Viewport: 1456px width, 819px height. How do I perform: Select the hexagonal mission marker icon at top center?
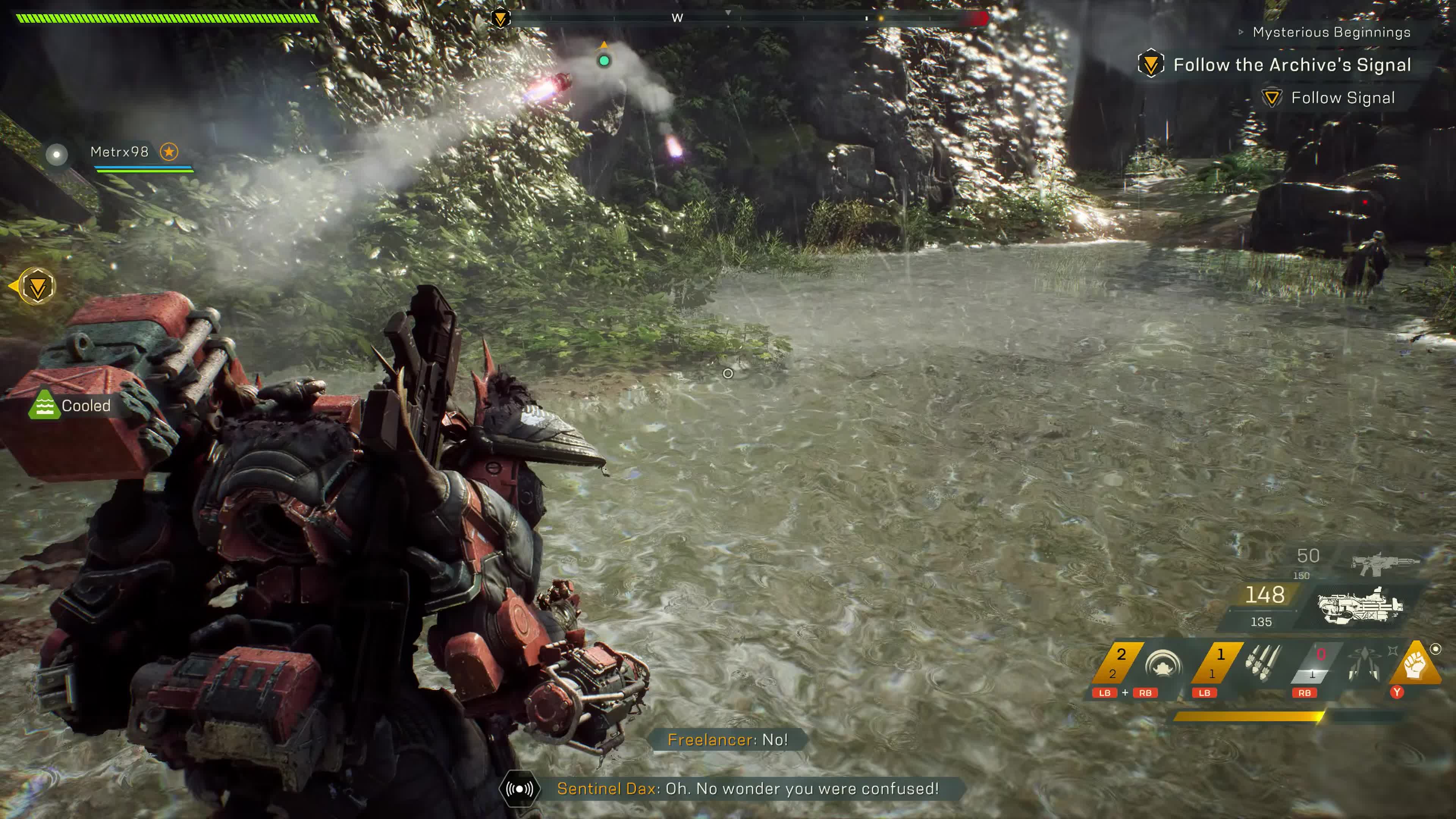(x=501, y=17)
